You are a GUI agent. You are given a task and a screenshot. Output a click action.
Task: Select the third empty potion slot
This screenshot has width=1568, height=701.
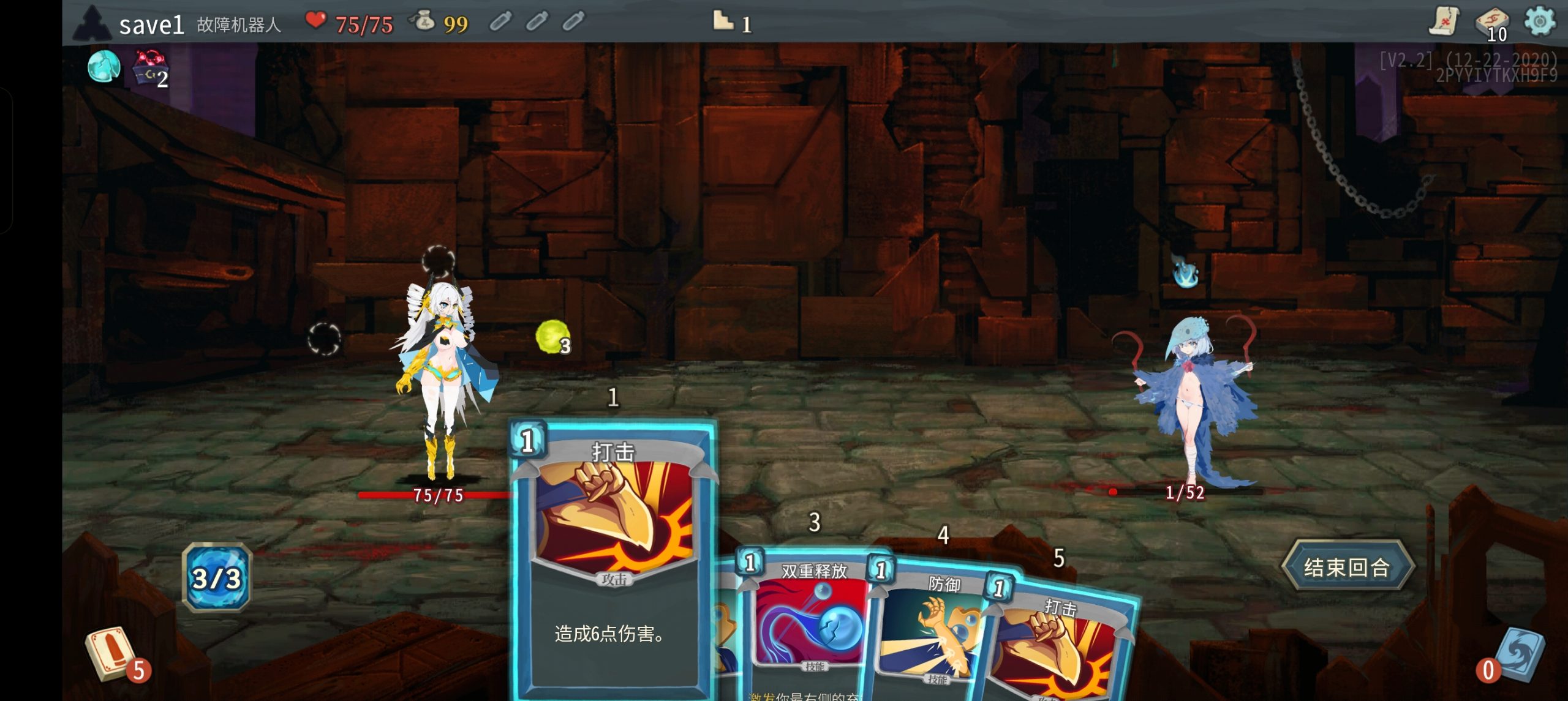click(x=574, y=21)
